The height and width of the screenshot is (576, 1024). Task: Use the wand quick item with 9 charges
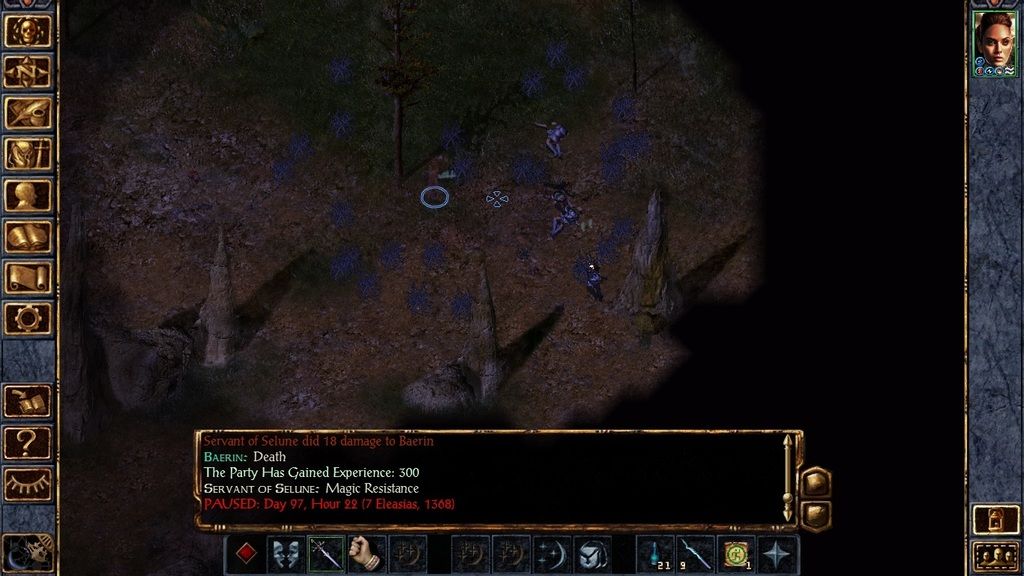pyautogui.click(x=696, y=554)
